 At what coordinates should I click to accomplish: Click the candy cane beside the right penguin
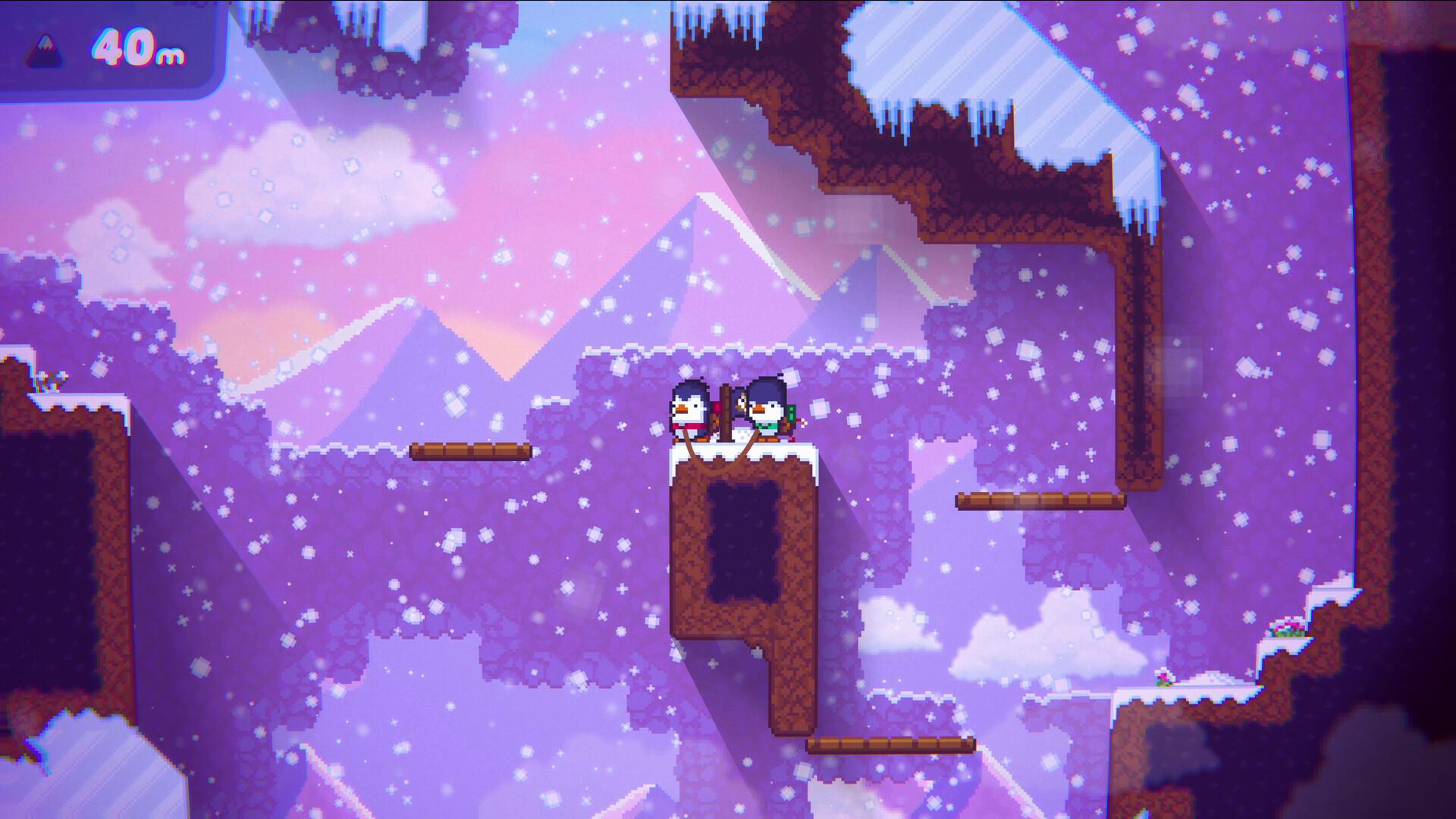(x=802, y=422)
